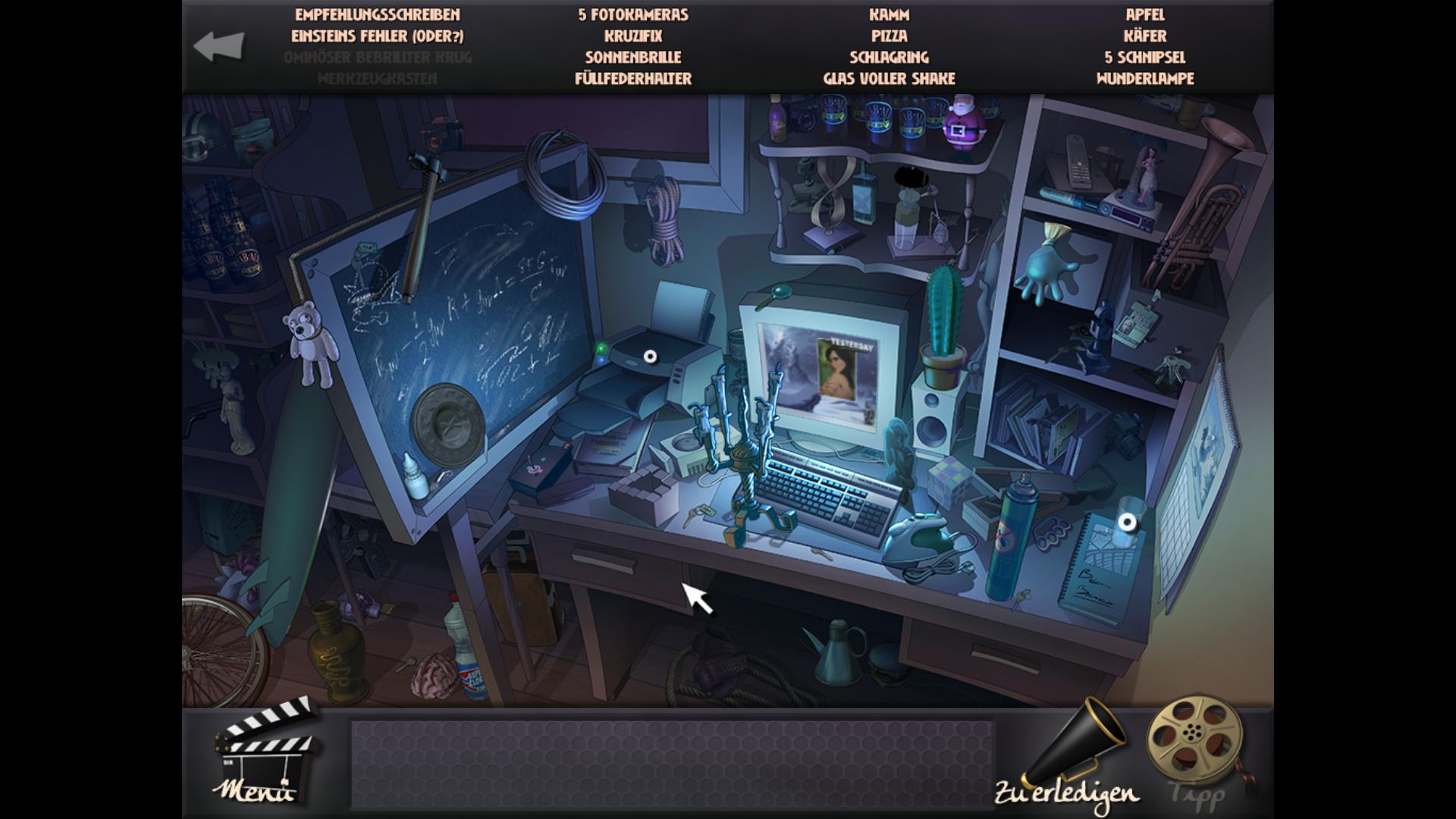Choose the Apfel list entry
Image resolution: width=1456 pixels, height=819 pixels.
pyautogui.click(x=1145, y=14)
